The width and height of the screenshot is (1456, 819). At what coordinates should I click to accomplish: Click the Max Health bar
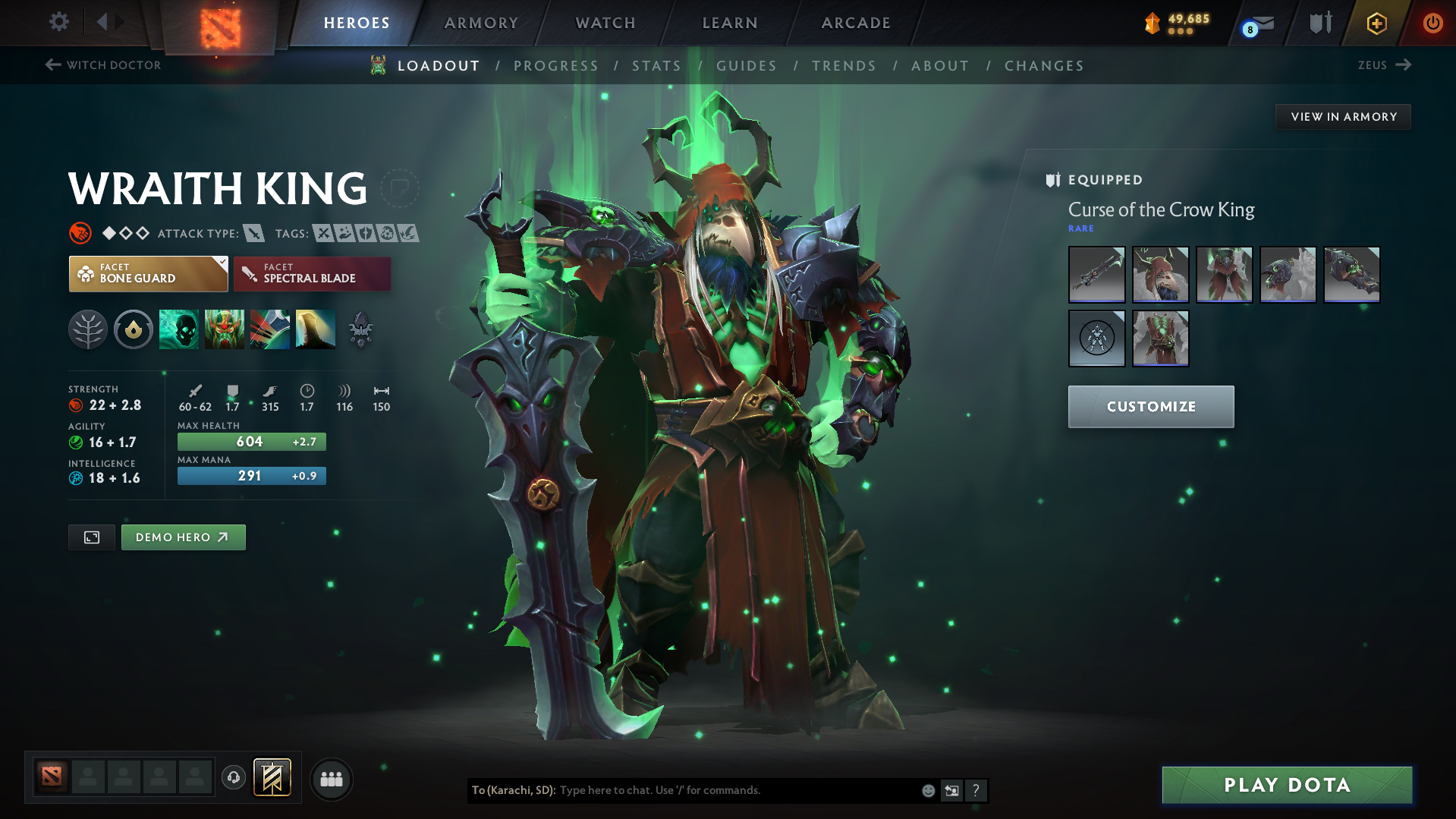coord(251,441)
